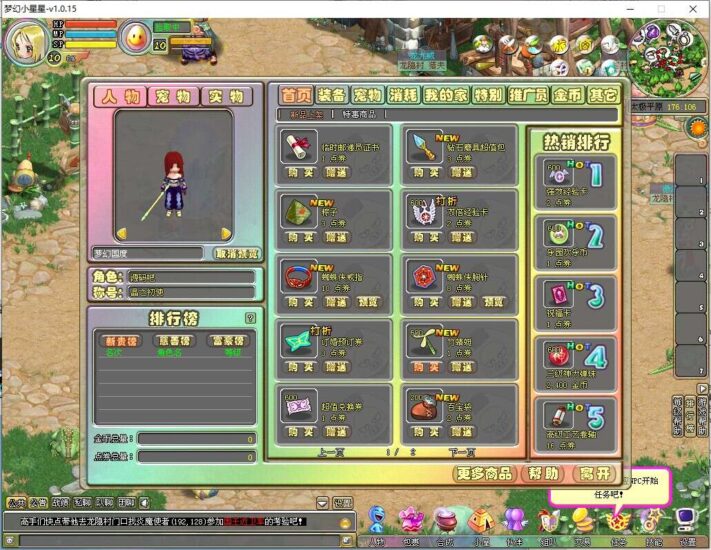
Task: Open the 宠物 shop category tab
Action: point(367,95)
